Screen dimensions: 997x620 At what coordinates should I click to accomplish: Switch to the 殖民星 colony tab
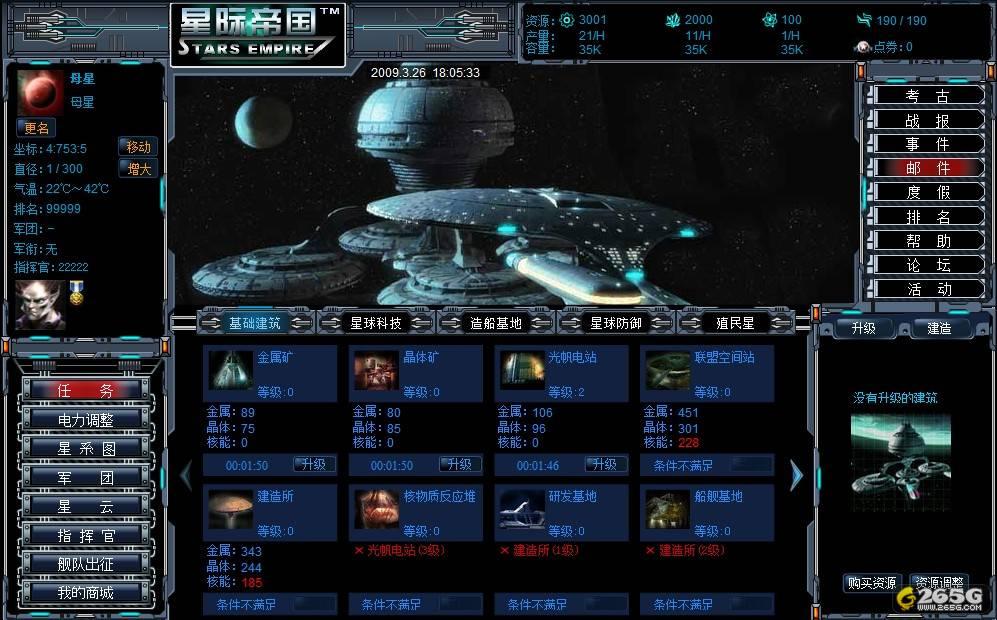click(x=735, y=323)
